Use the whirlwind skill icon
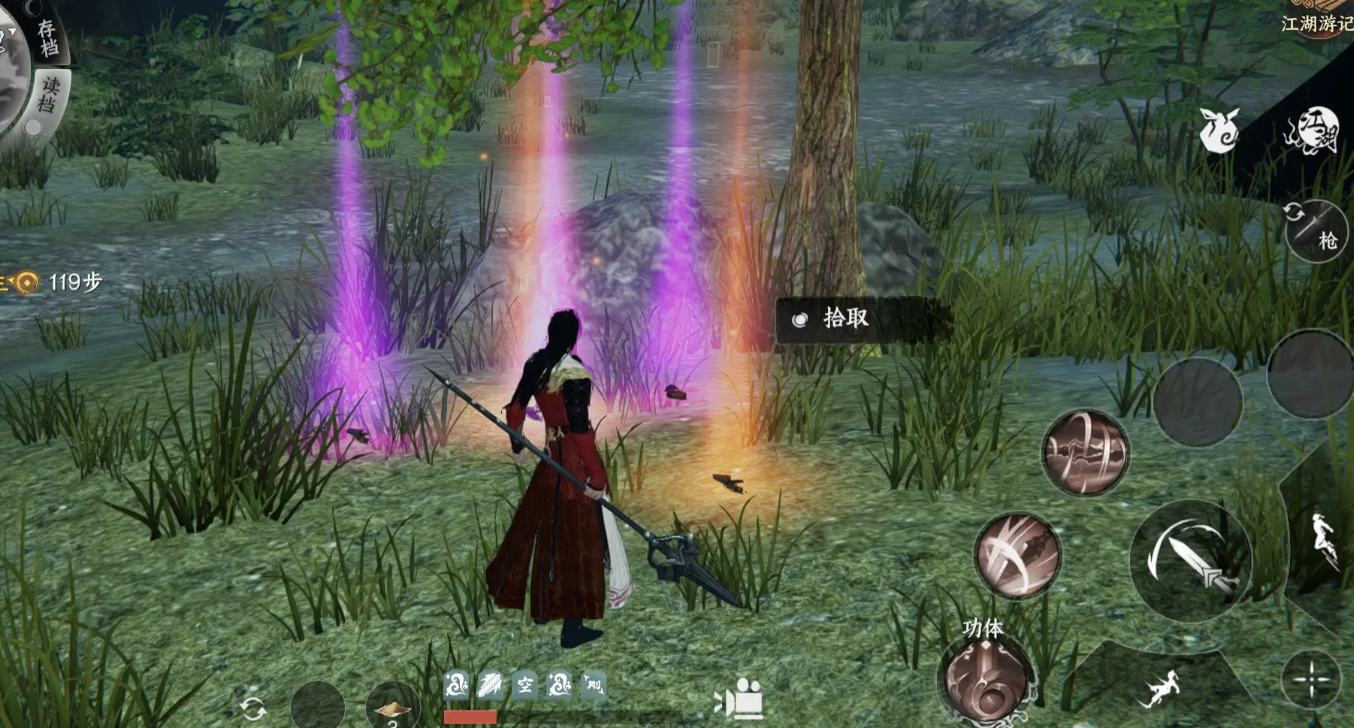The width and height of the screenshot is (1354, 728). click(1085, 452)
